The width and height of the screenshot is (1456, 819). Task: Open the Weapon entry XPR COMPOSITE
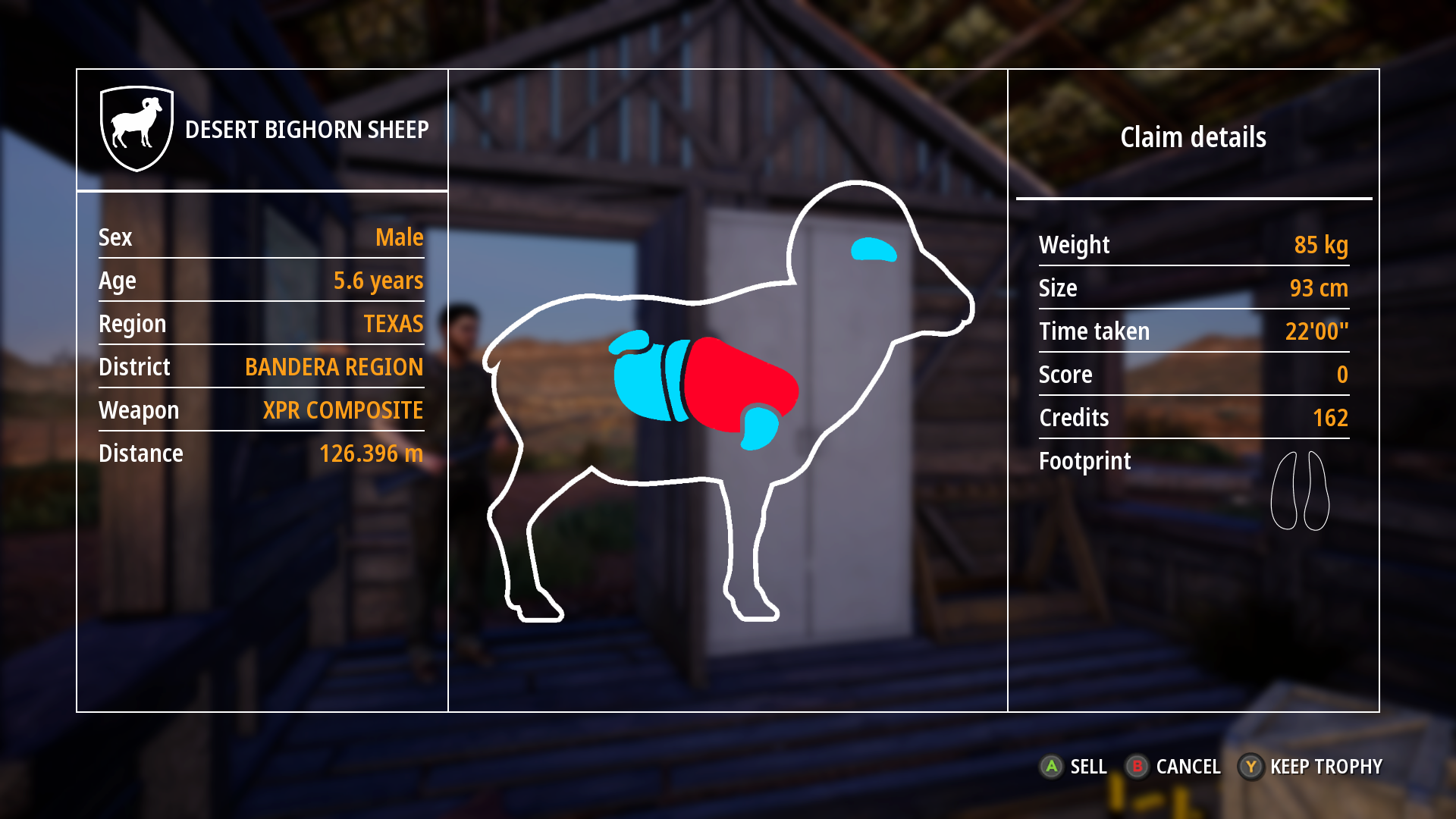(342, 410)
